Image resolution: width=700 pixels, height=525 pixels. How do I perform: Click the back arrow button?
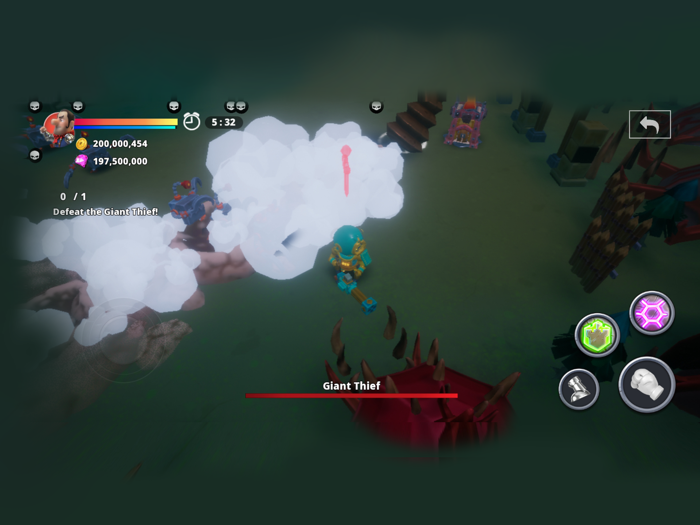click(x=649, y=124)
